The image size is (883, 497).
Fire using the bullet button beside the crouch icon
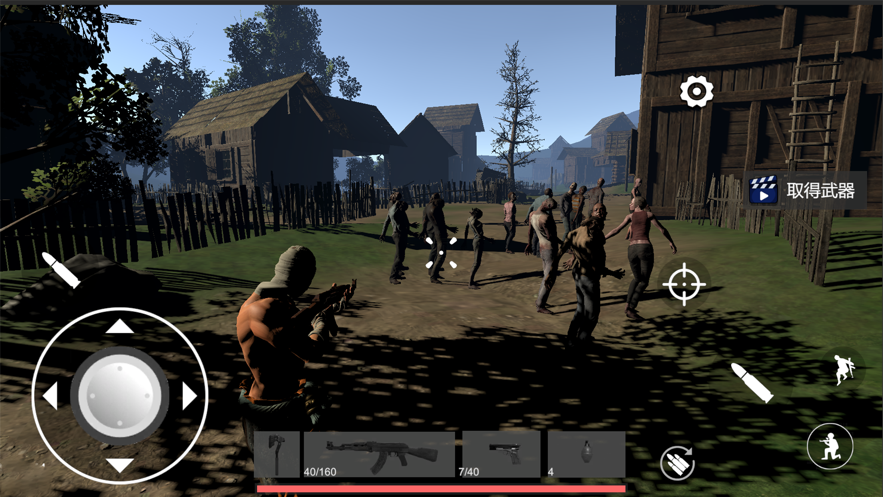click(x=751, y=383)
